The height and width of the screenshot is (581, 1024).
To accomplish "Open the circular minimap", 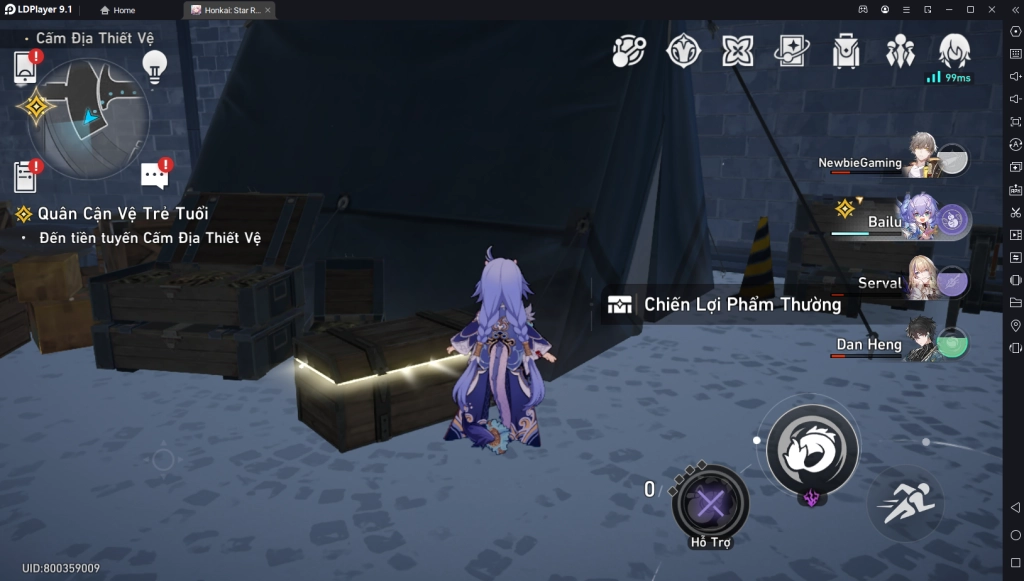I will pyautogui.click(x=88, y=118).
